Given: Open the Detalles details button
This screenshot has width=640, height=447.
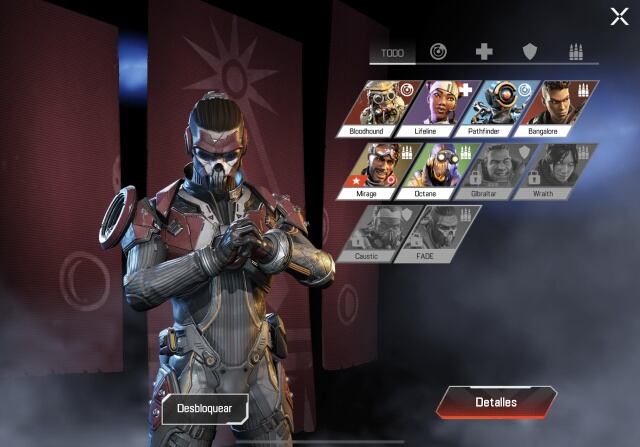Looking at the screenshot, I should coord(496,402).
